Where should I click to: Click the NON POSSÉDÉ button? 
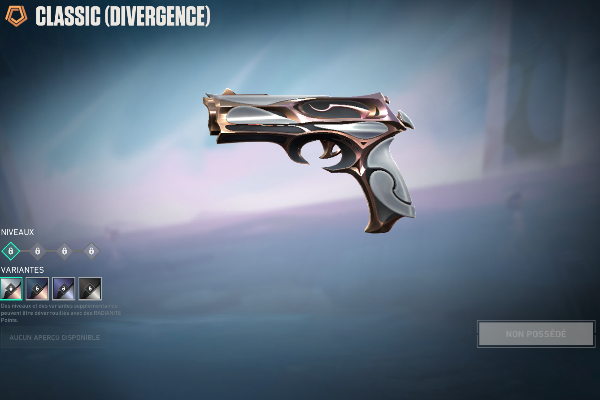(536, 333)
